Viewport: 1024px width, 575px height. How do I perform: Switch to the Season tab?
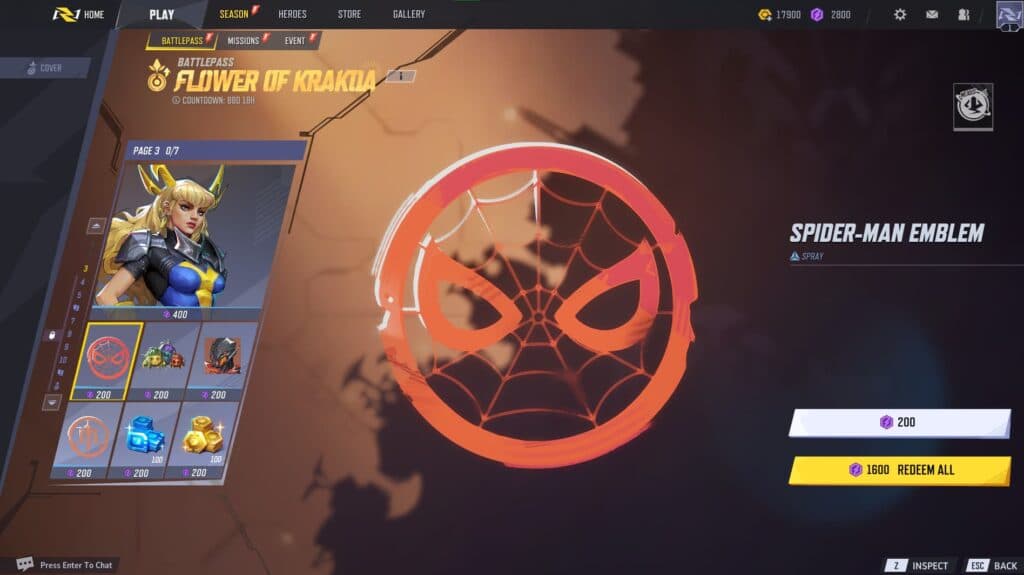234,14
